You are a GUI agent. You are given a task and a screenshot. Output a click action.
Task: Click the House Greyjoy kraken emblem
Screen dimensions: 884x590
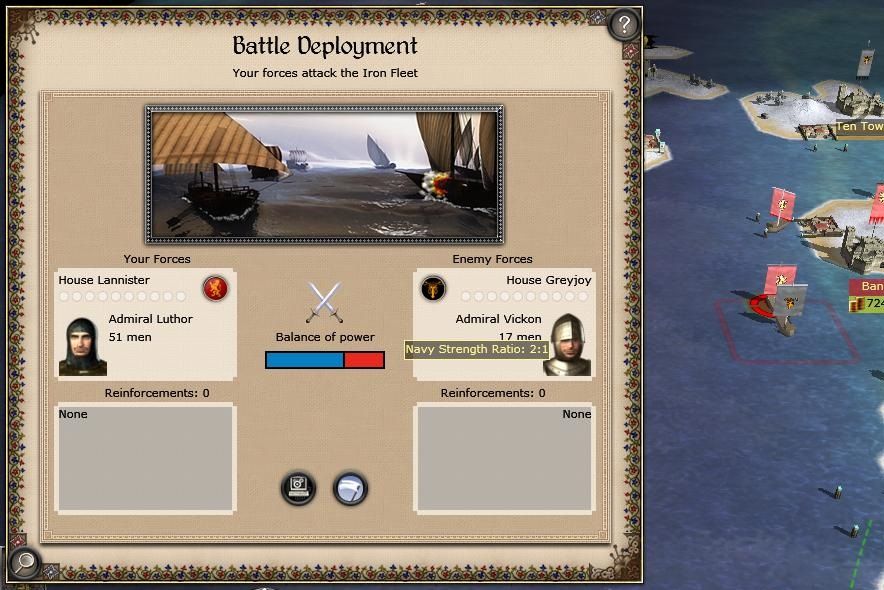tap(433, 289)
